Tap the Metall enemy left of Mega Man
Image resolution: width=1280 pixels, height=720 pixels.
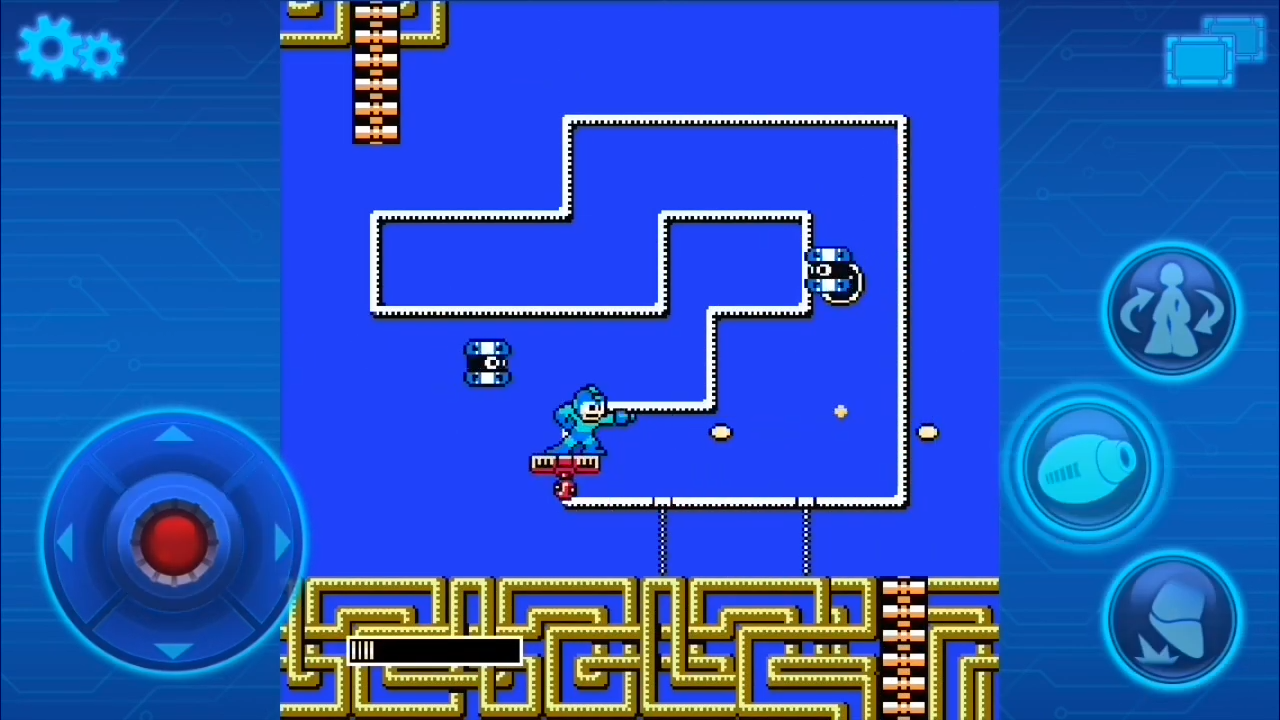click(x=488, y=362)
